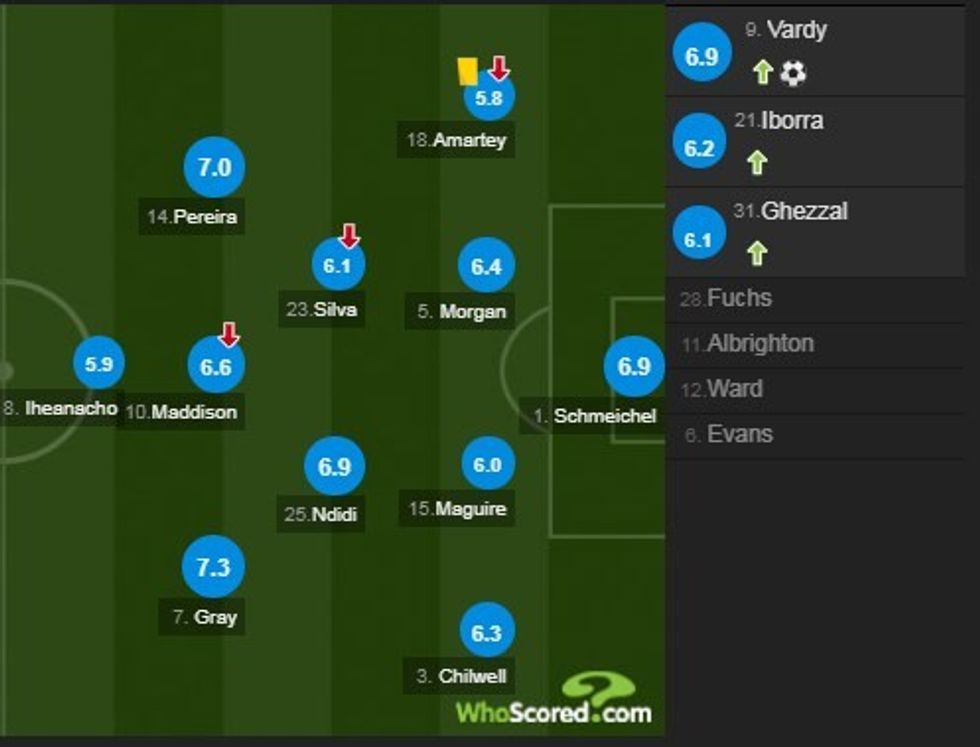The image size is (980, 747).
Task: Select substitute Iborra in the bench list
Action: 822,142
